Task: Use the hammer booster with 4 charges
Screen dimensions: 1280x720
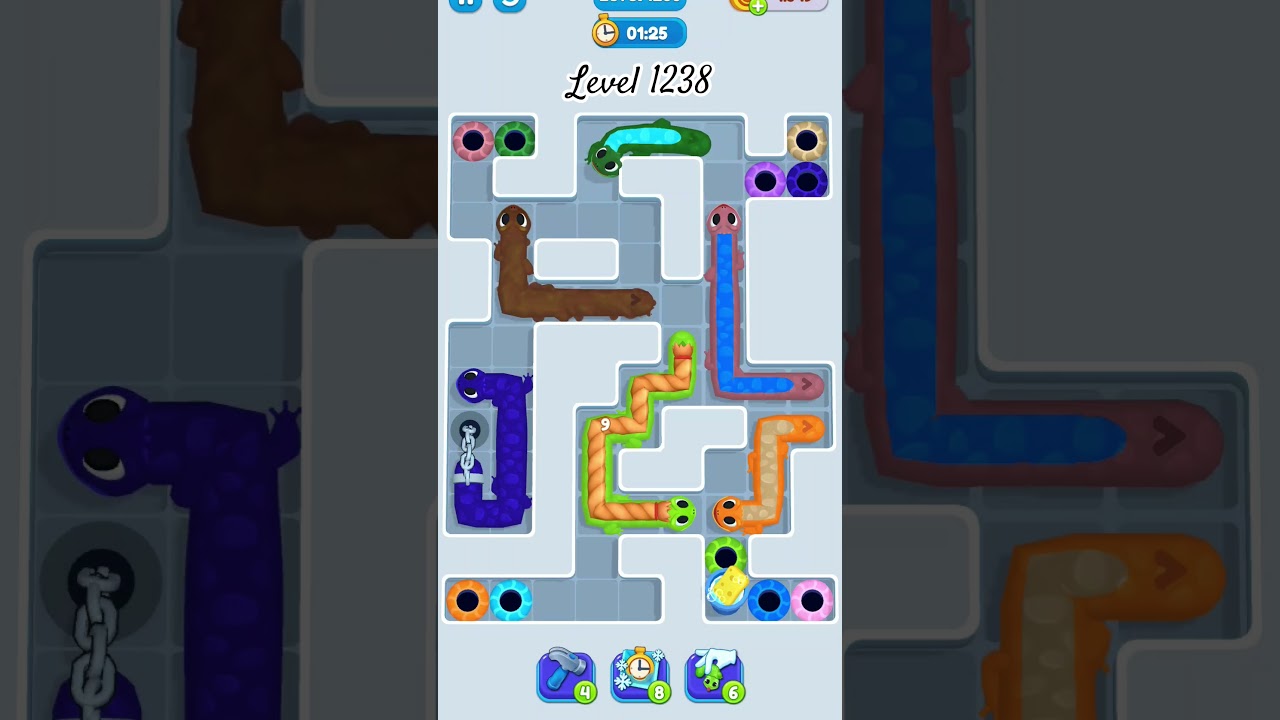Action: point(566,675)
